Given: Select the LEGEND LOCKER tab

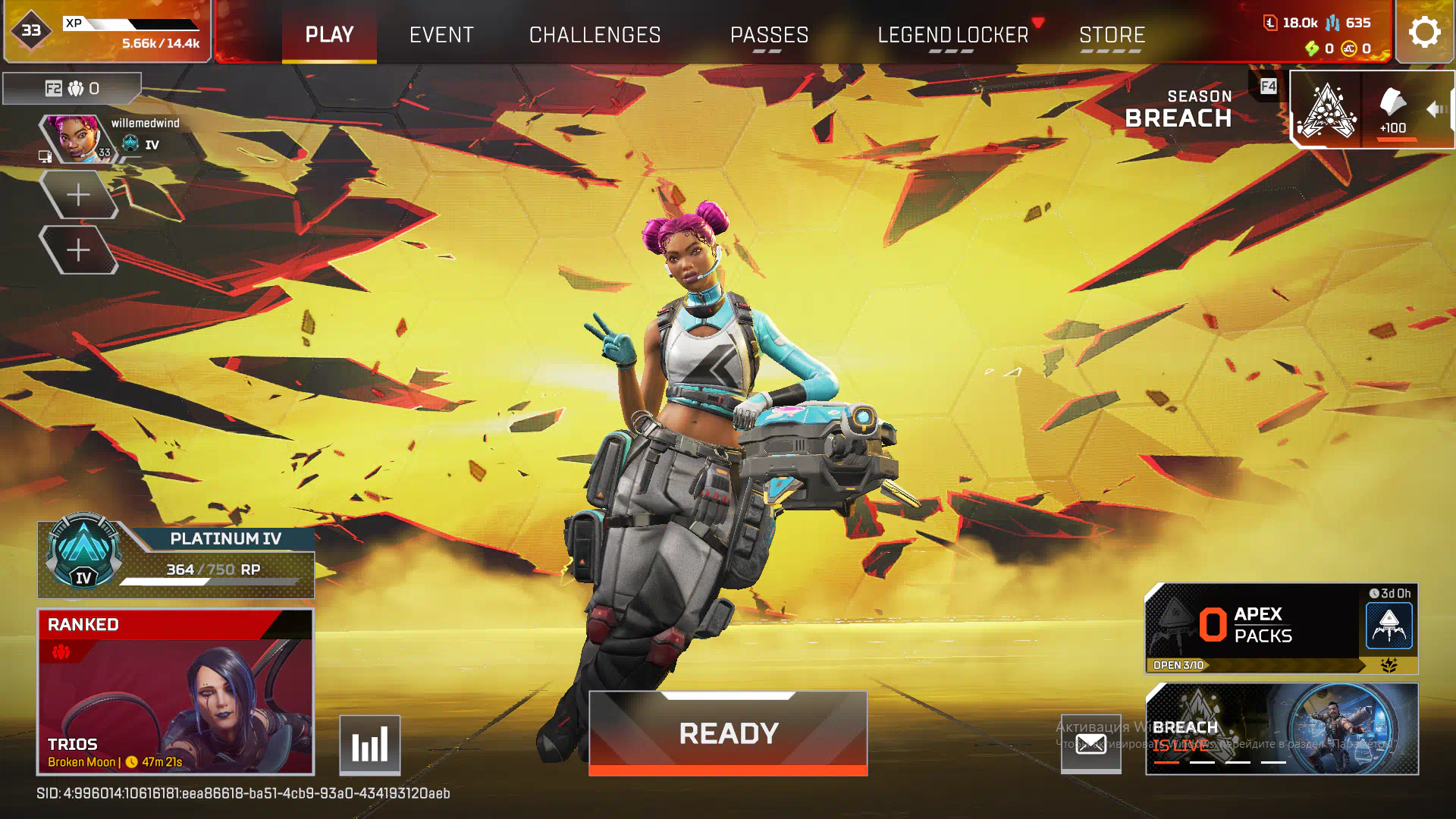Looking at the screenshot, I should pyautogui.click(x=952, y=35).
